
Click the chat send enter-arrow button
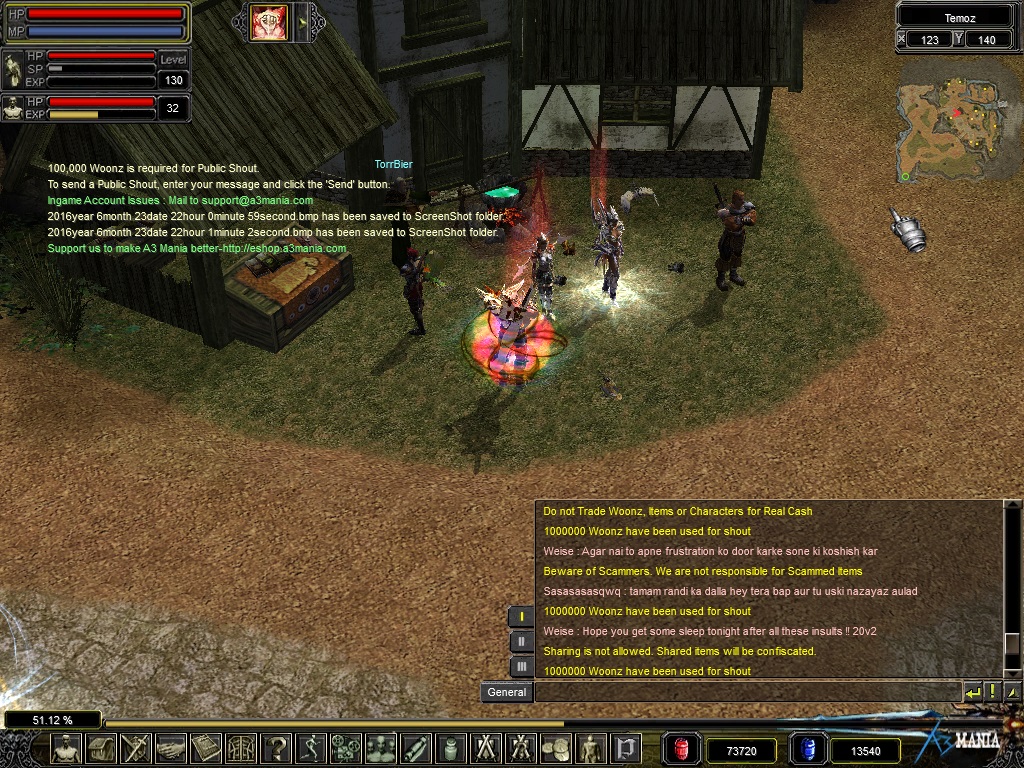(x=973, y=692)
